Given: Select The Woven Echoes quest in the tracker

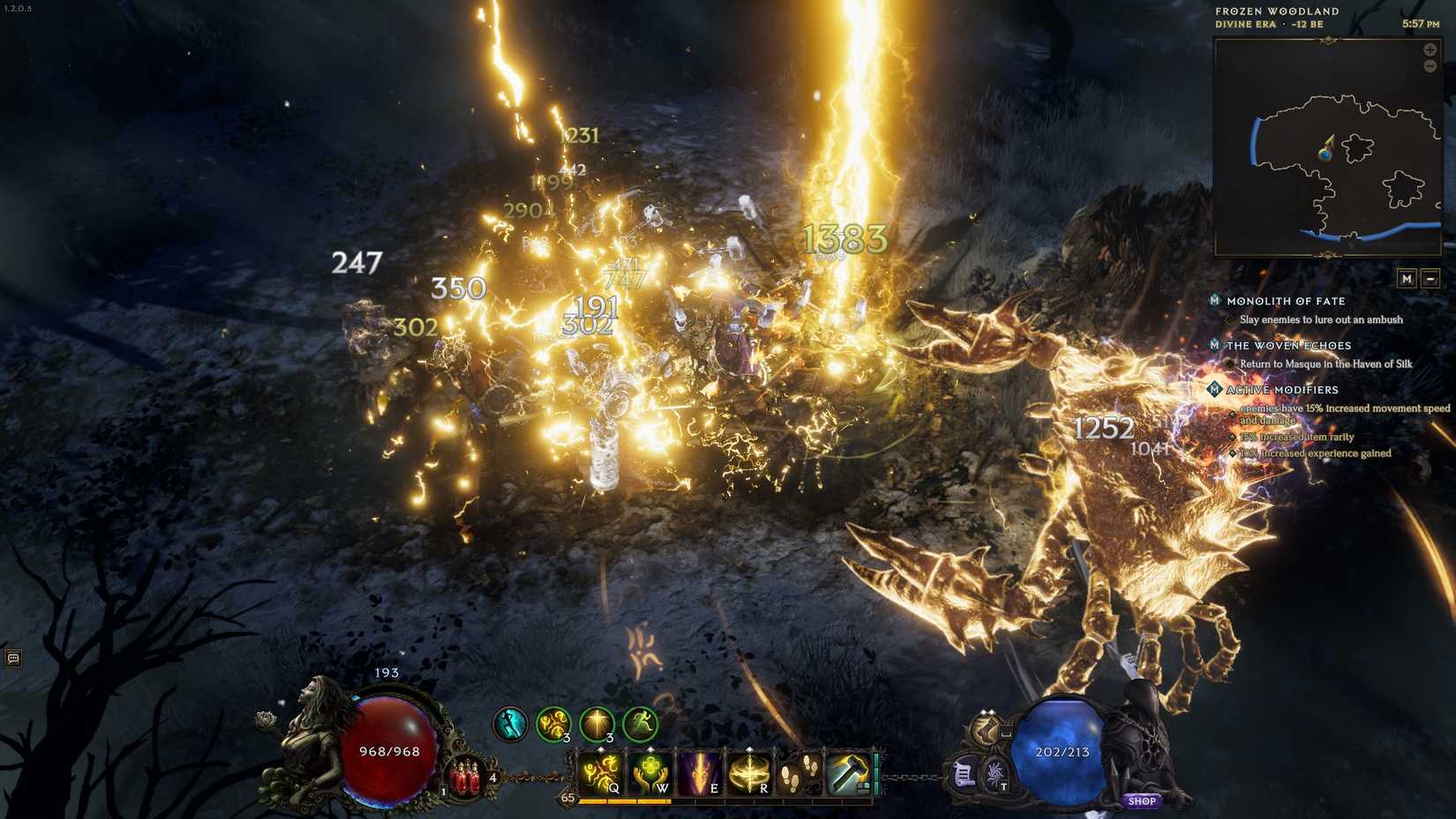Looking at the screenshot, I should pyautogui.click(x=1288, y=345).
